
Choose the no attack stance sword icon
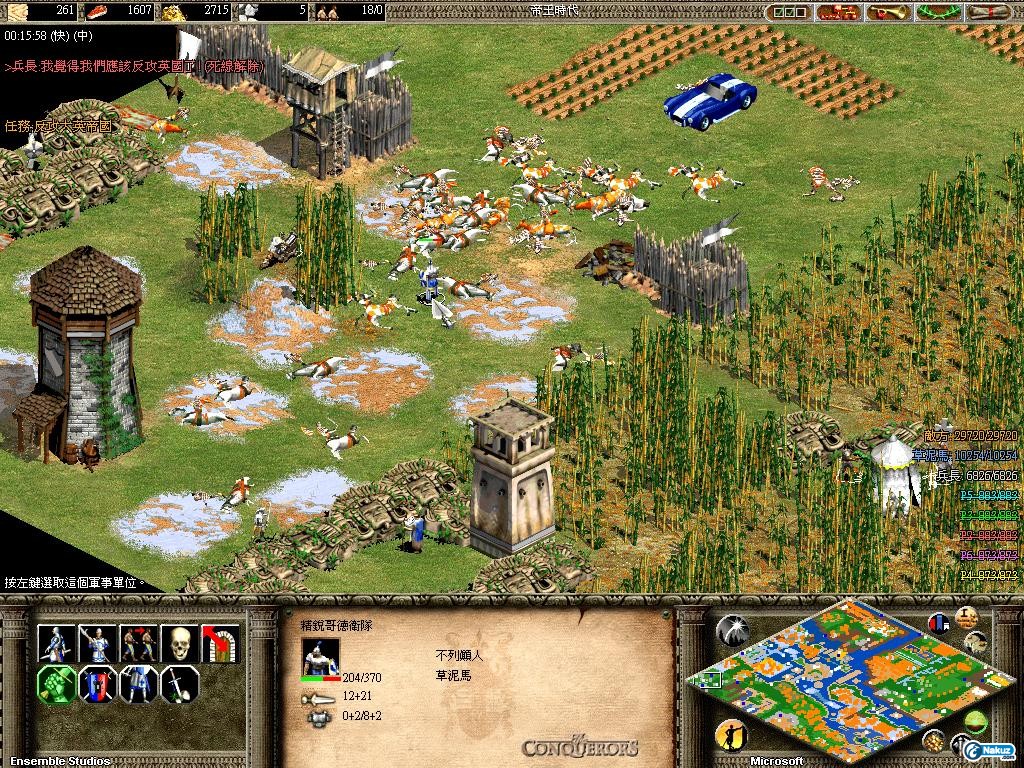point(179,685)
